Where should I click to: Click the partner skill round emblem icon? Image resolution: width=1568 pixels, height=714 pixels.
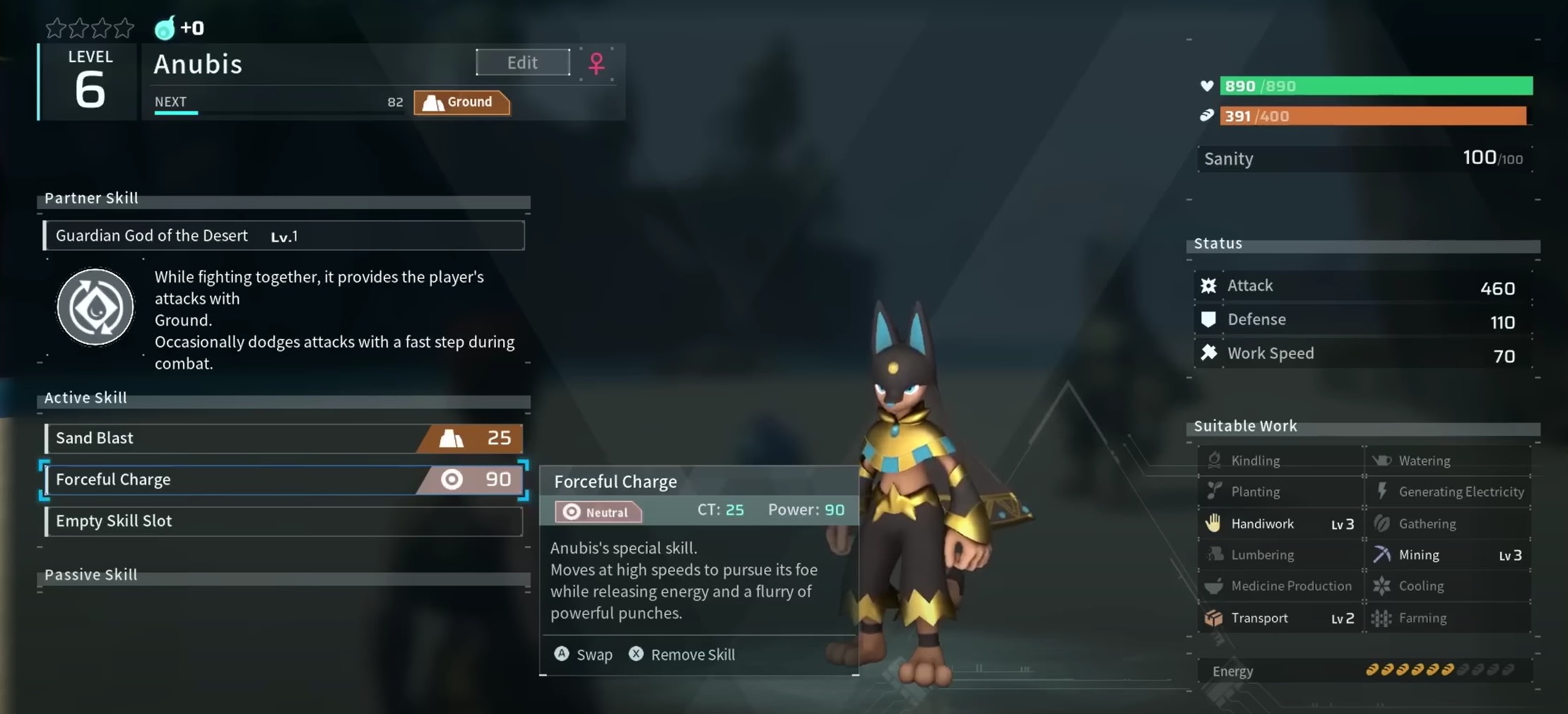(95, 307)
